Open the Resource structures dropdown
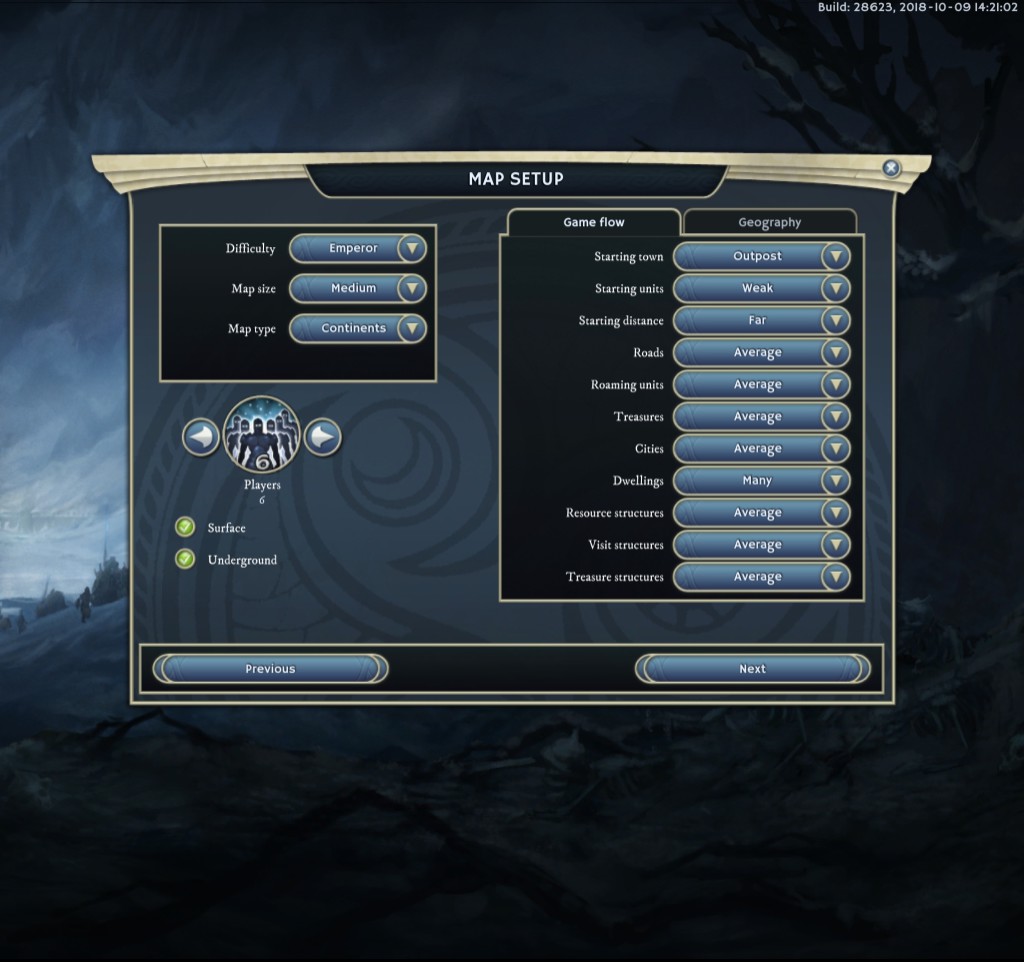This screenshot has height=962, width=1024. click(x=762, y=513)
